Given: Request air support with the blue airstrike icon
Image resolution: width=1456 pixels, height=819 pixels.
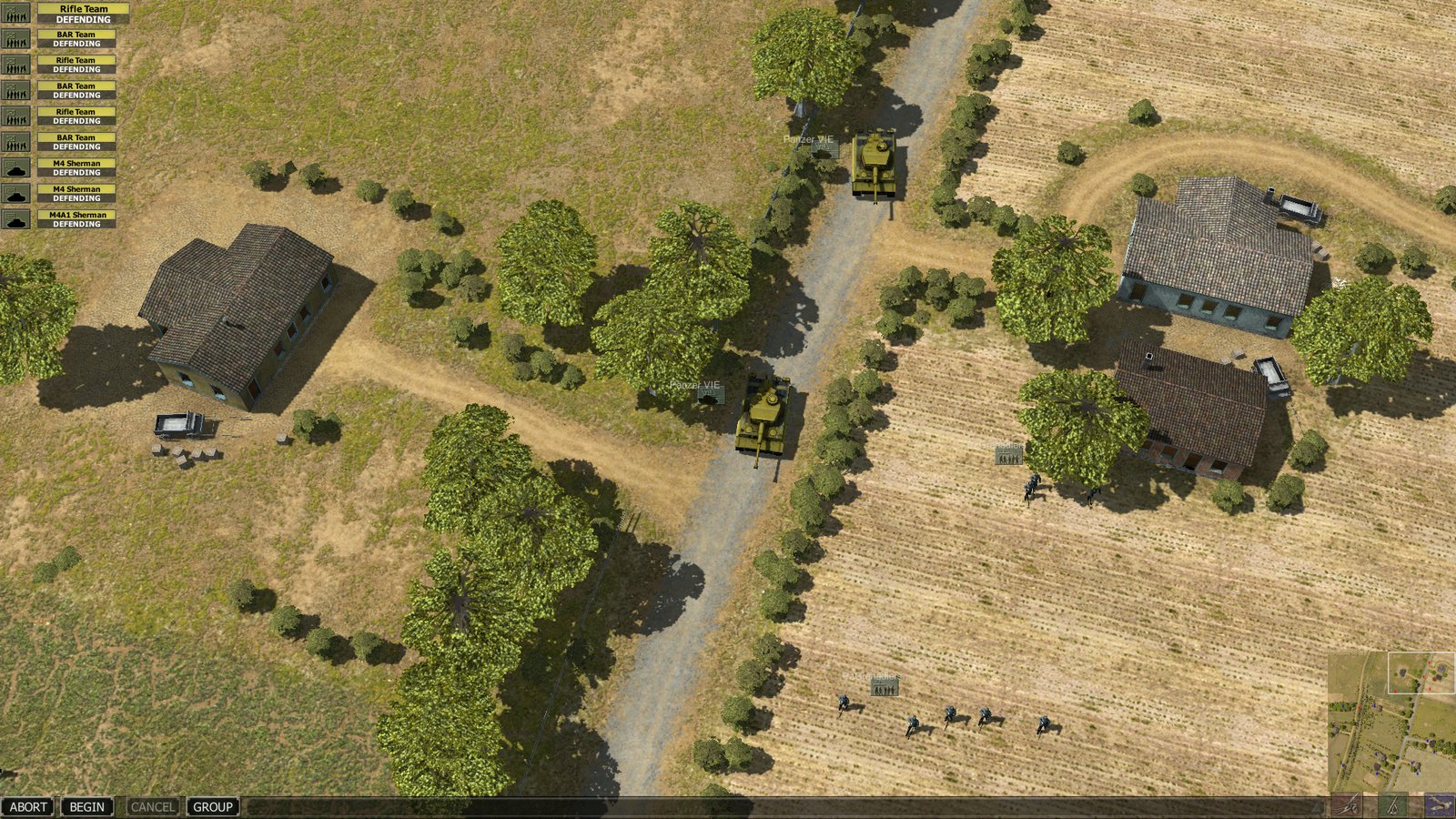Looking at the screenshot, I should coord(1438,806).
